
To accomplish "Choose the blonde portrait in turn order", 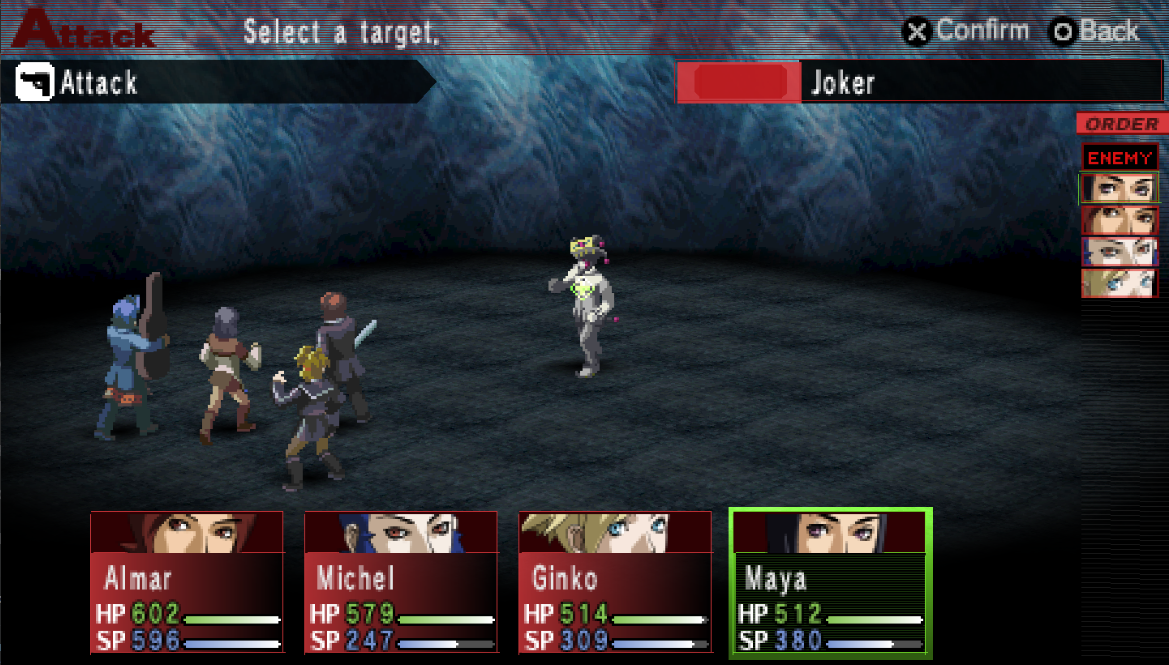I will point(1119,284).
